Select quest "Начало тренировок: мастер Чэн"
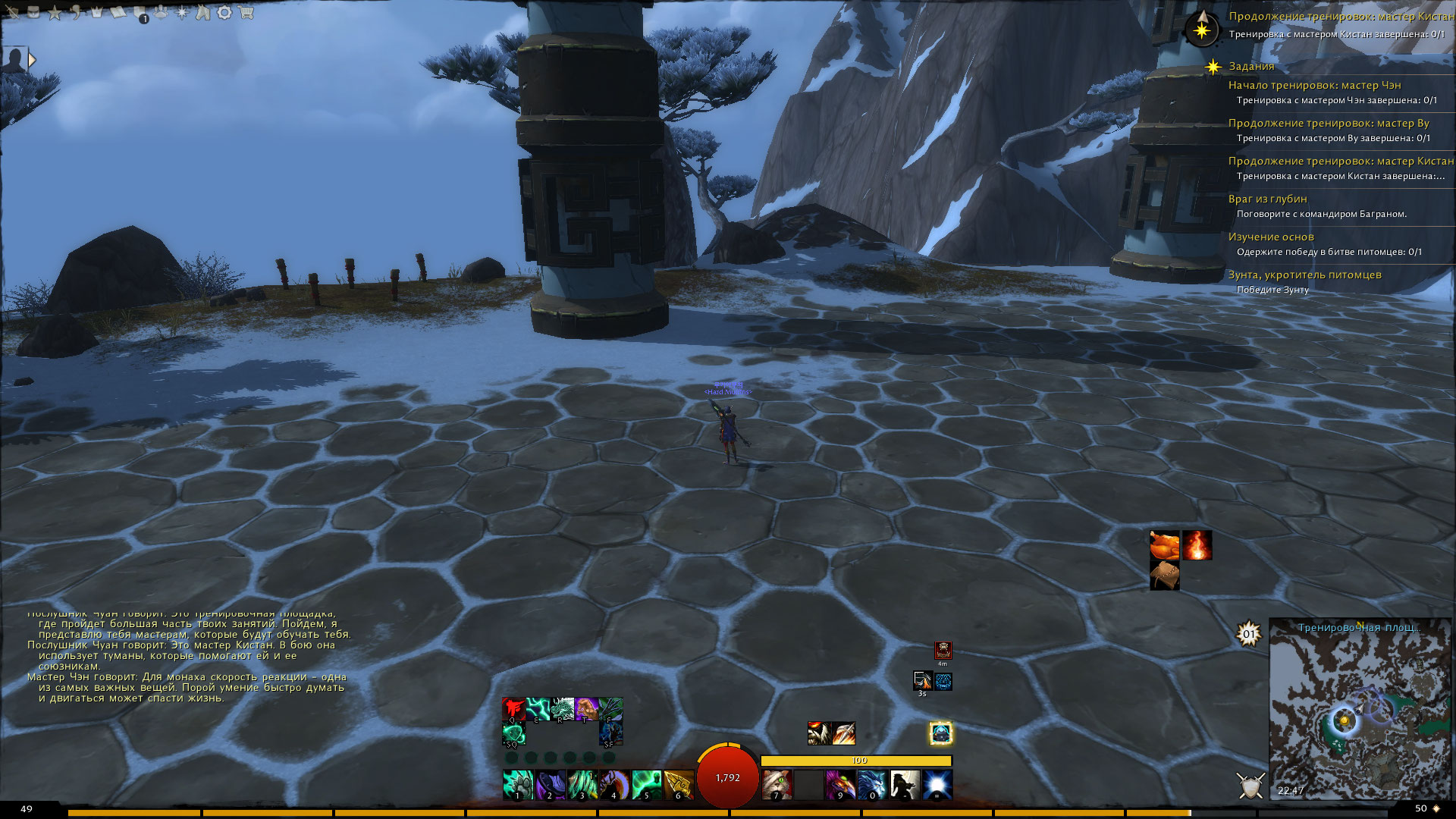The image size is (1456, 819). 1314,85
